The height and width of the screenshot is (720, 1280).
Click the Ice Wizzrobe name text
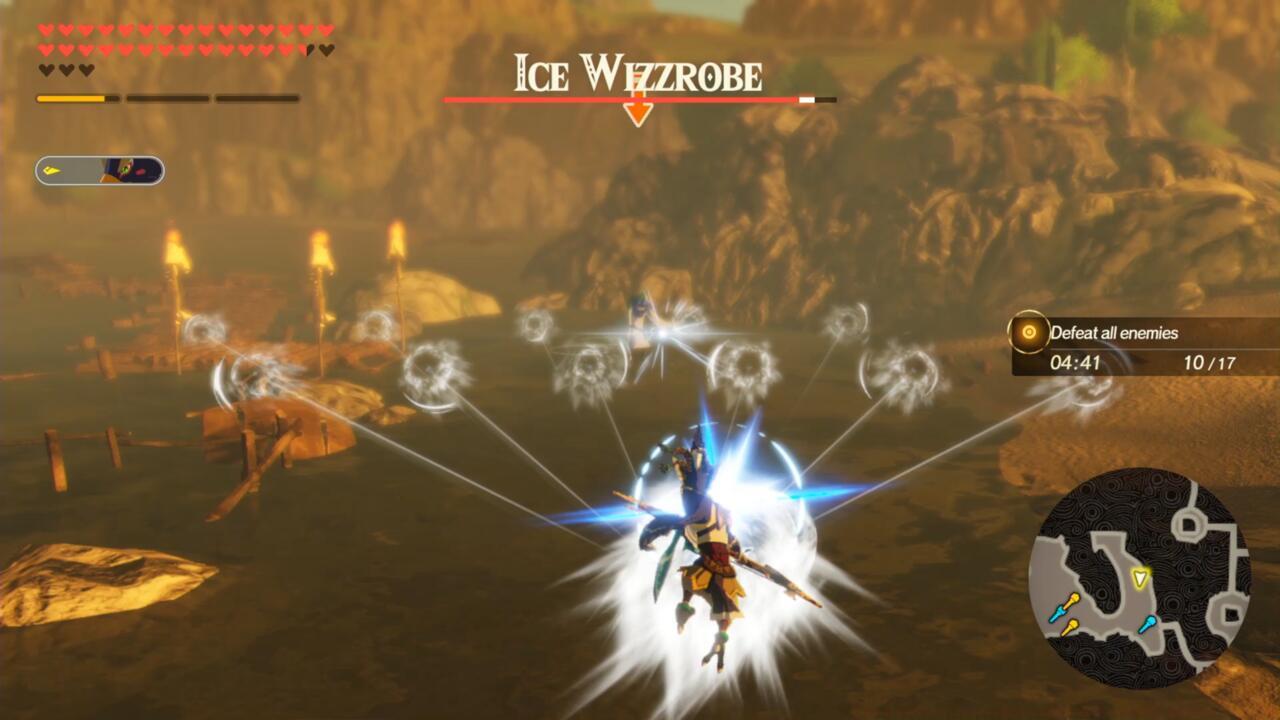coord(637,72)
